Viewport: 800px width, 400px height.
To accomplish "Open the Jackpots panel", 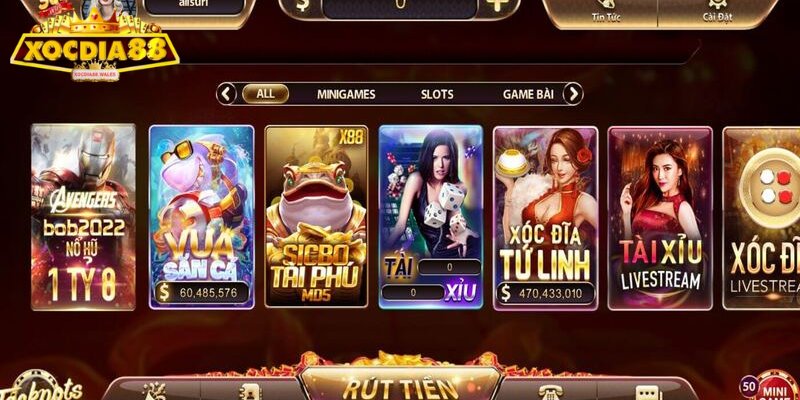I will [42, 390].
